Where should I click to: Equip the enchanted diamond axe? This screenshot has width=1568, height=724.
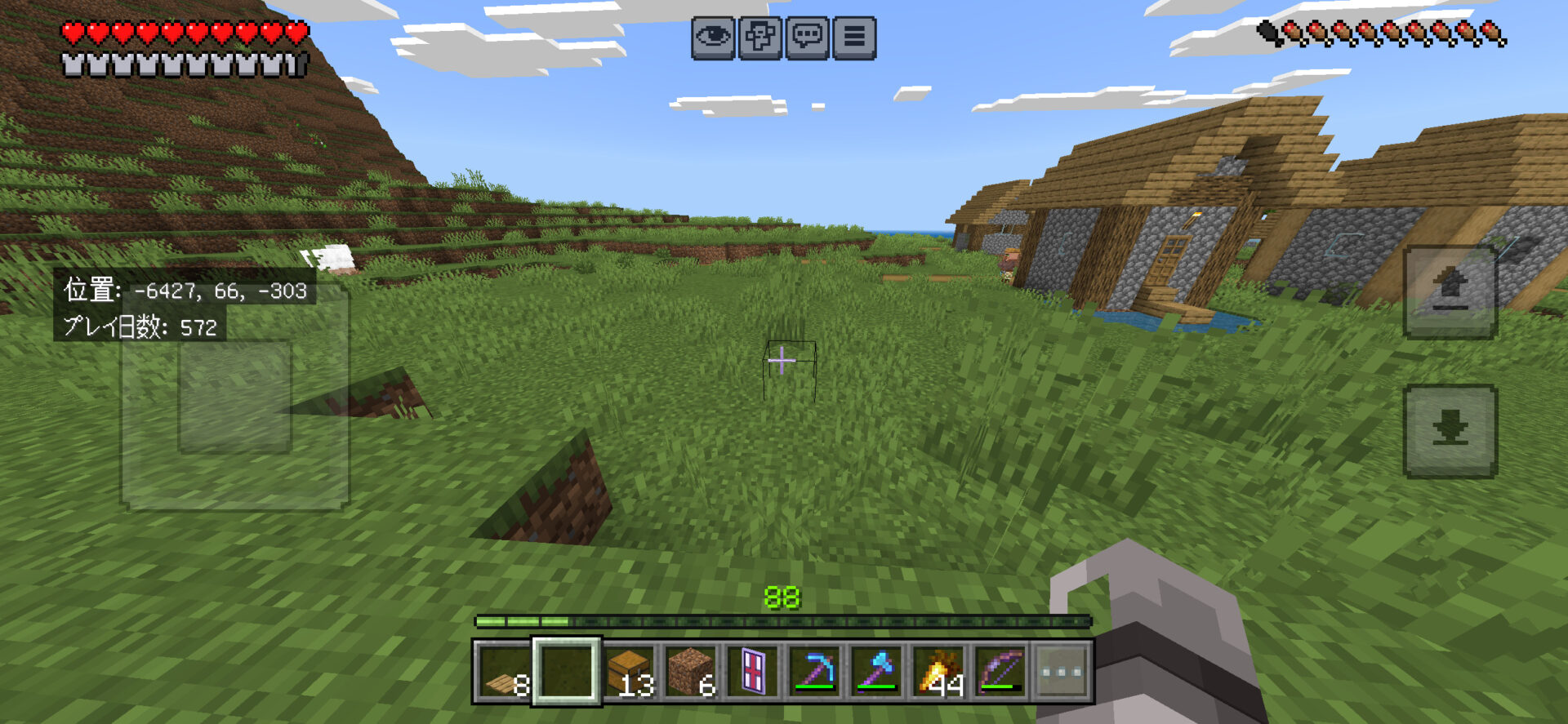pos(877,673)
